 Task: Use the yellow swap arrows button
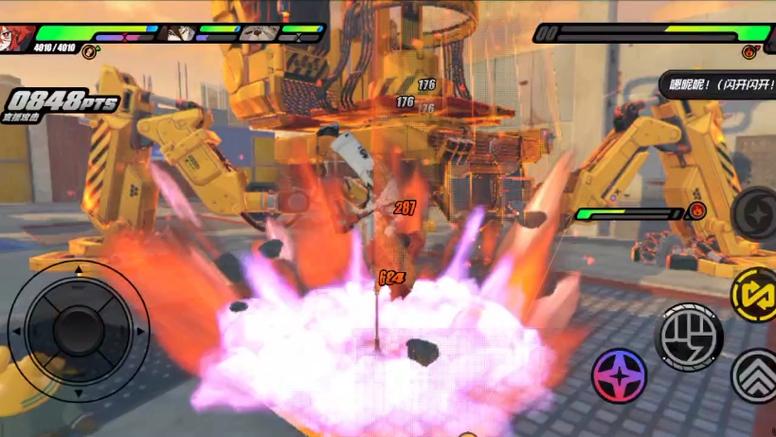coord(755,293)
